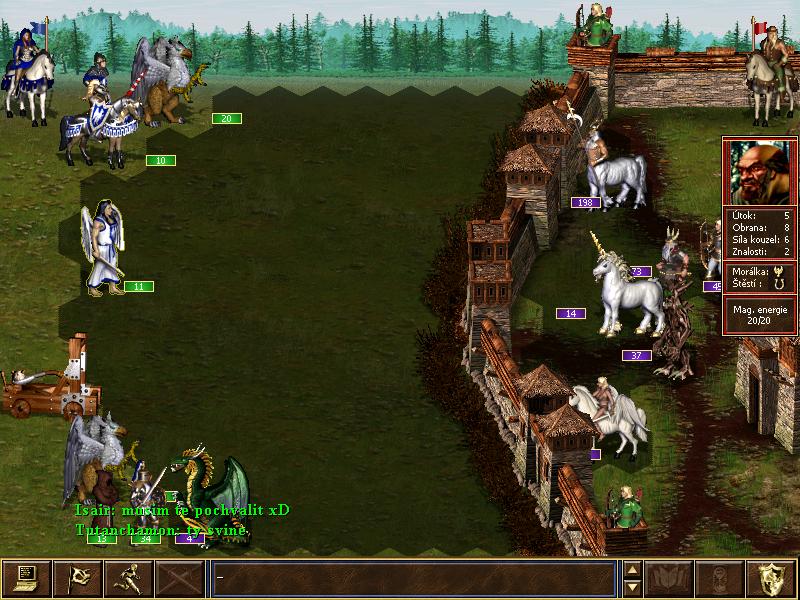
Task: Open the spell book to cast
Action: (670, 578)
